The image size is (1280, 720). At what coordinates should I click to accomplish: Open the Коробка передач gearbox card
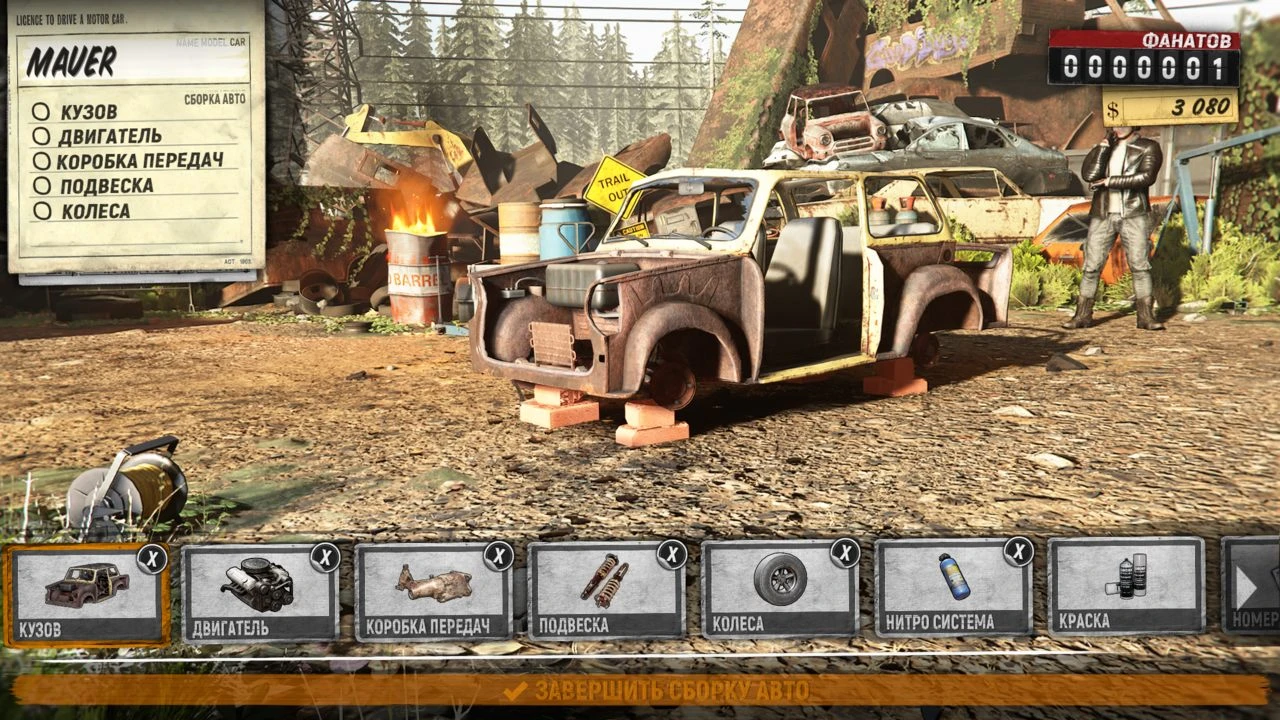tap(433, 595)
